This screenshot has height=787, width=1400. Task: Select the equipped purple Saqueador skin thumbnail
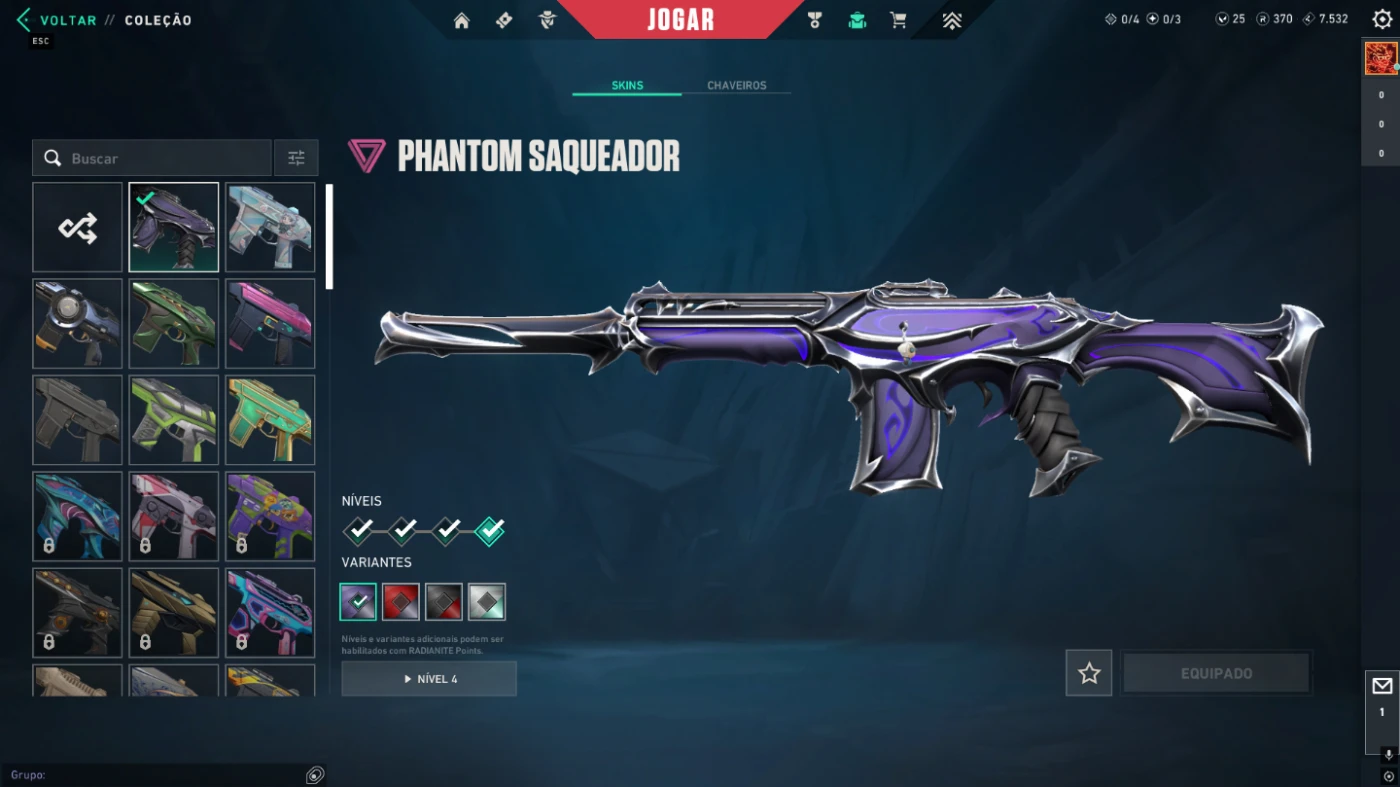pyautogui.click(x=174, y=228)
